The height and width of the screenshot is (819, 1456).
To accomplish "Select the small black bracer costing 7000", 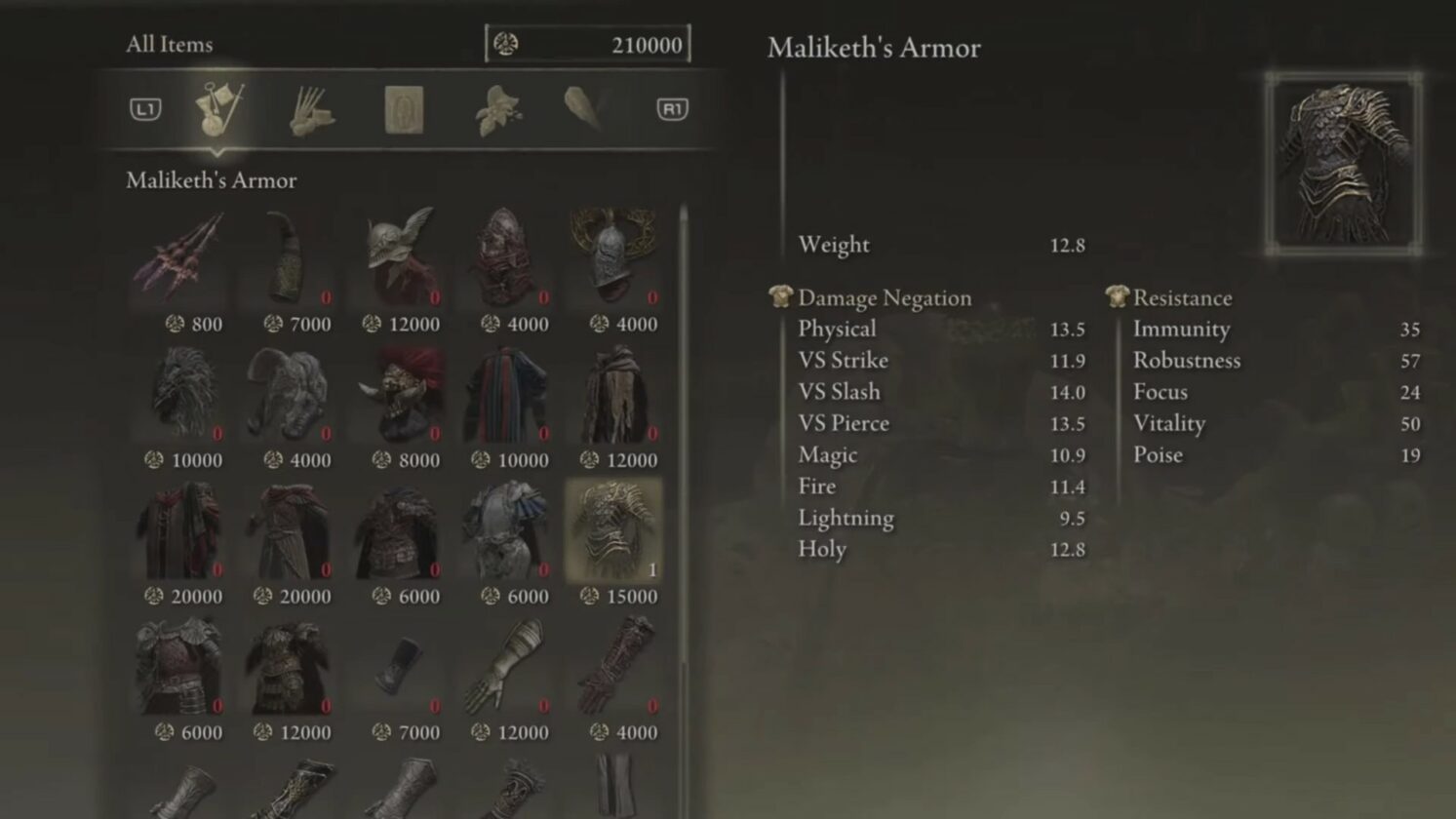I will point(398,667).
